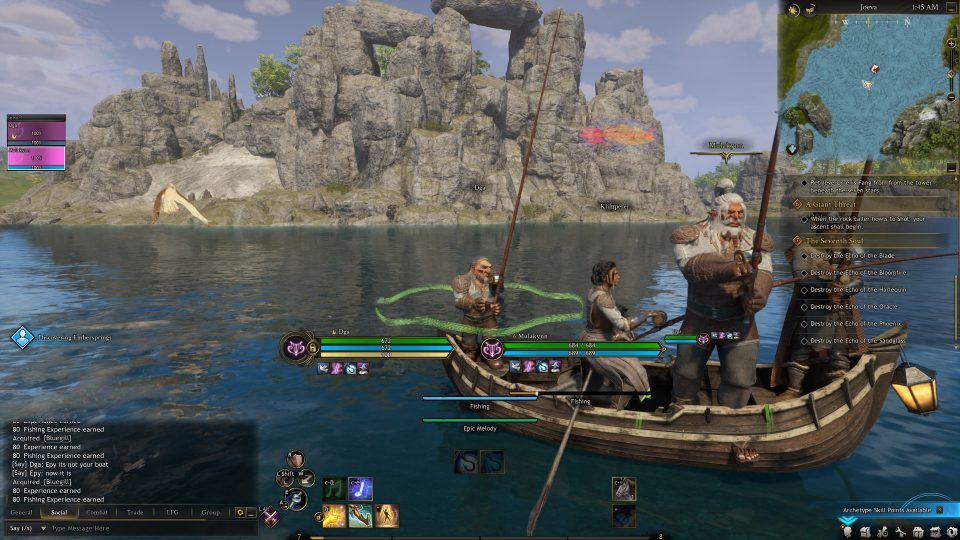Open the Social chat tab
Screen dimensions: 960x540
pos(59,512)
